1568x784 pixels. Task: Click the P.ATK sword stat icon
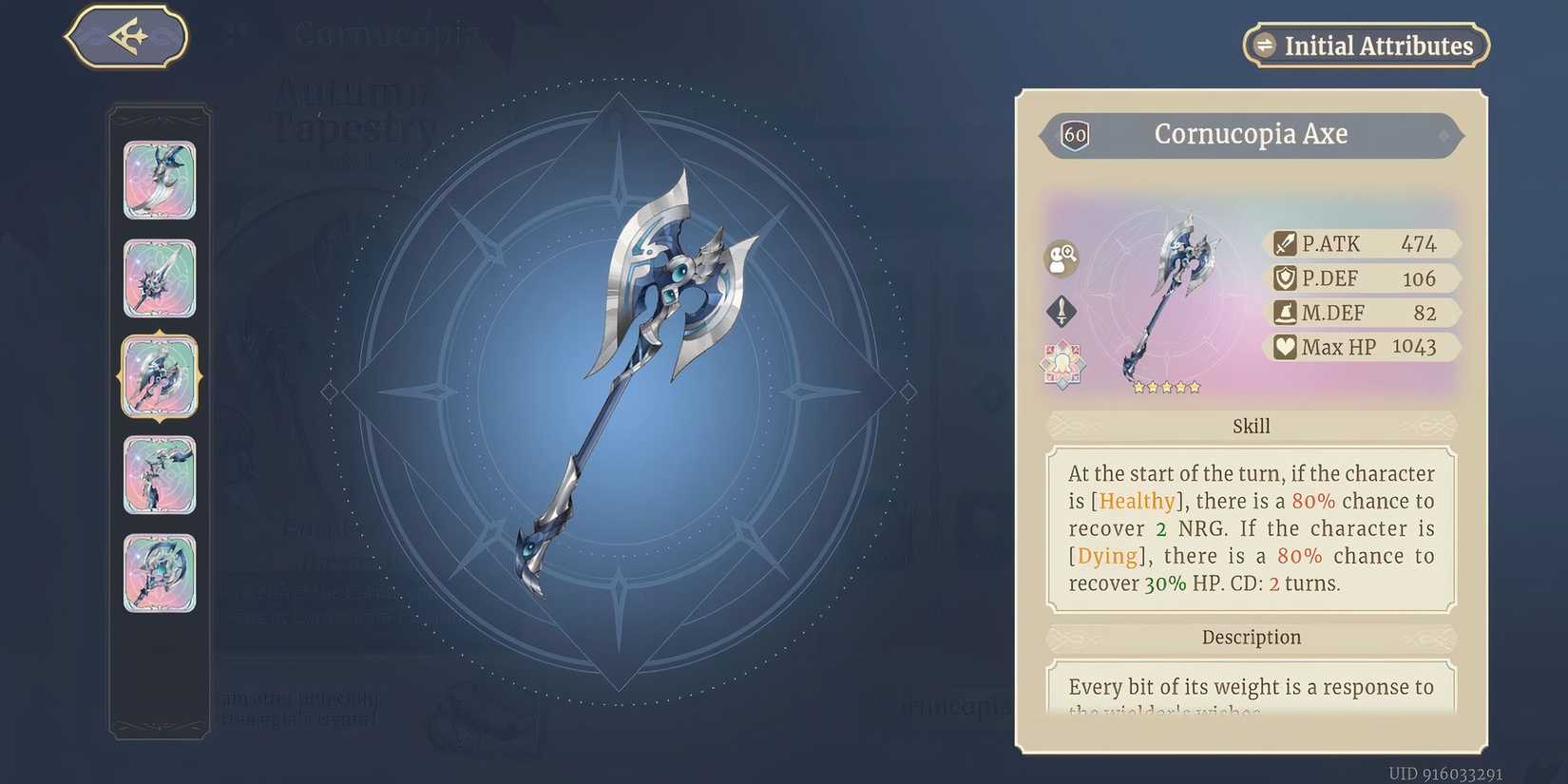pos(1285,243)
